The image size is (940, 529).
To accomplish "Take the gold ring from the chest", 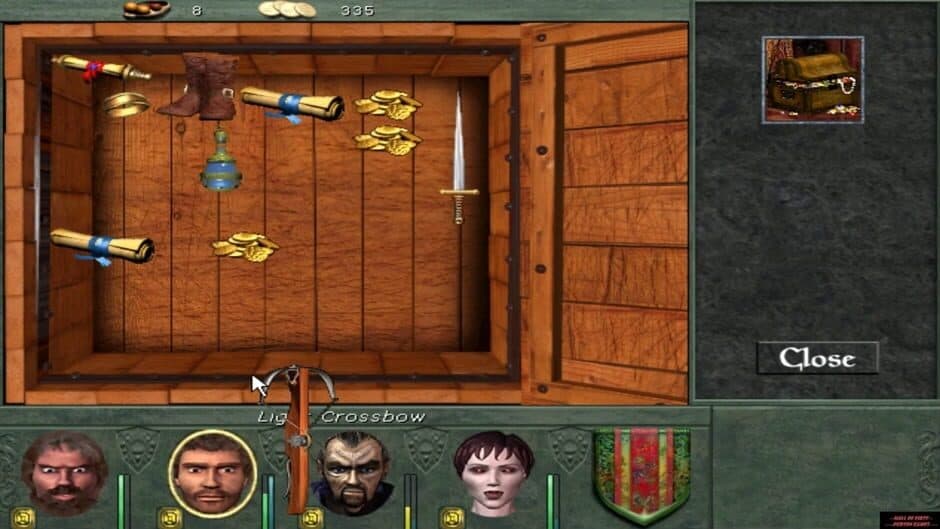I will (126, 104).
